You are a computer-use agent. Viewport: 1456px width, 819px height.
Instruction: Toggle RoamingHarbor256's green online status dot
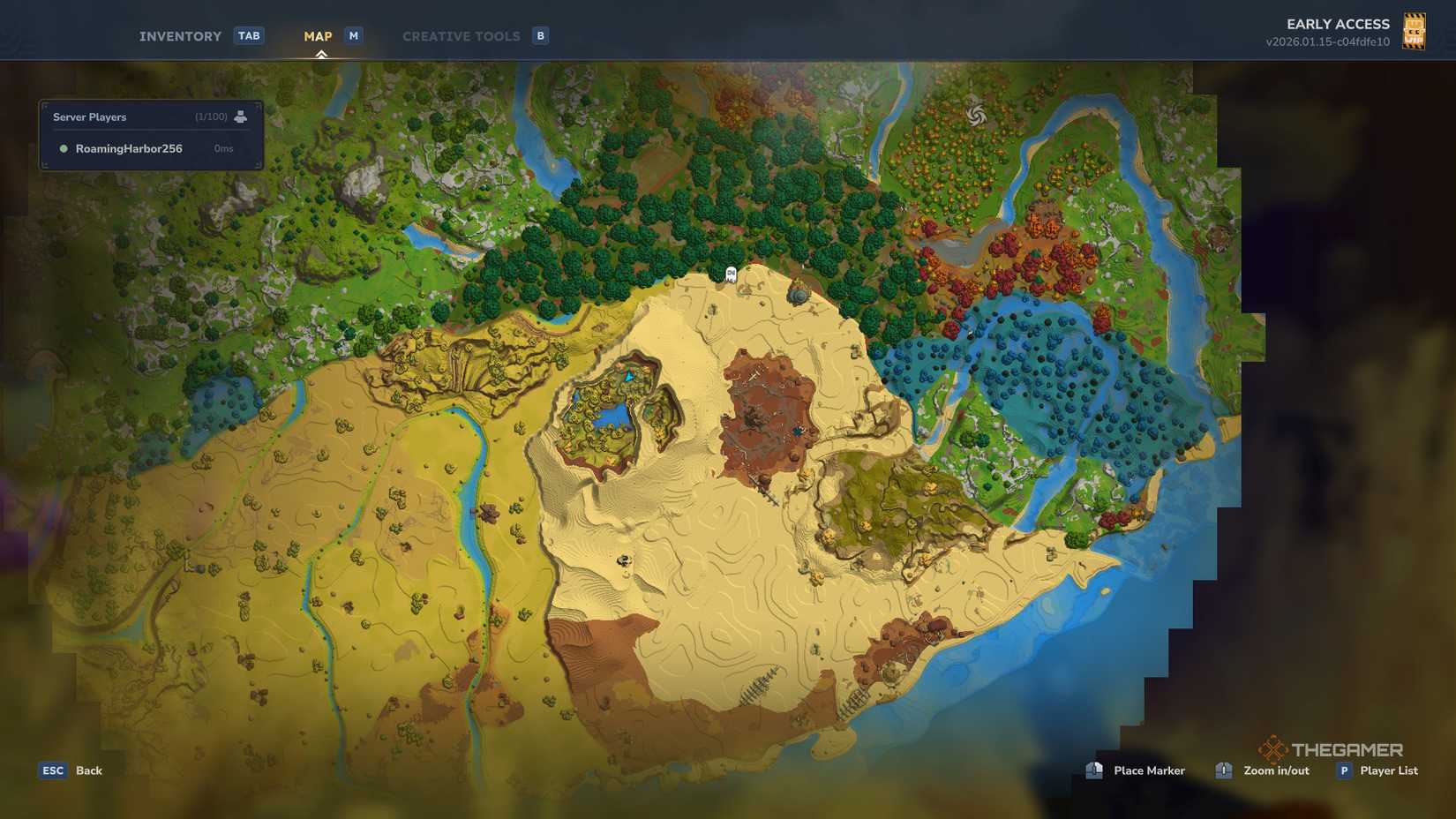(x=62, y=148)
